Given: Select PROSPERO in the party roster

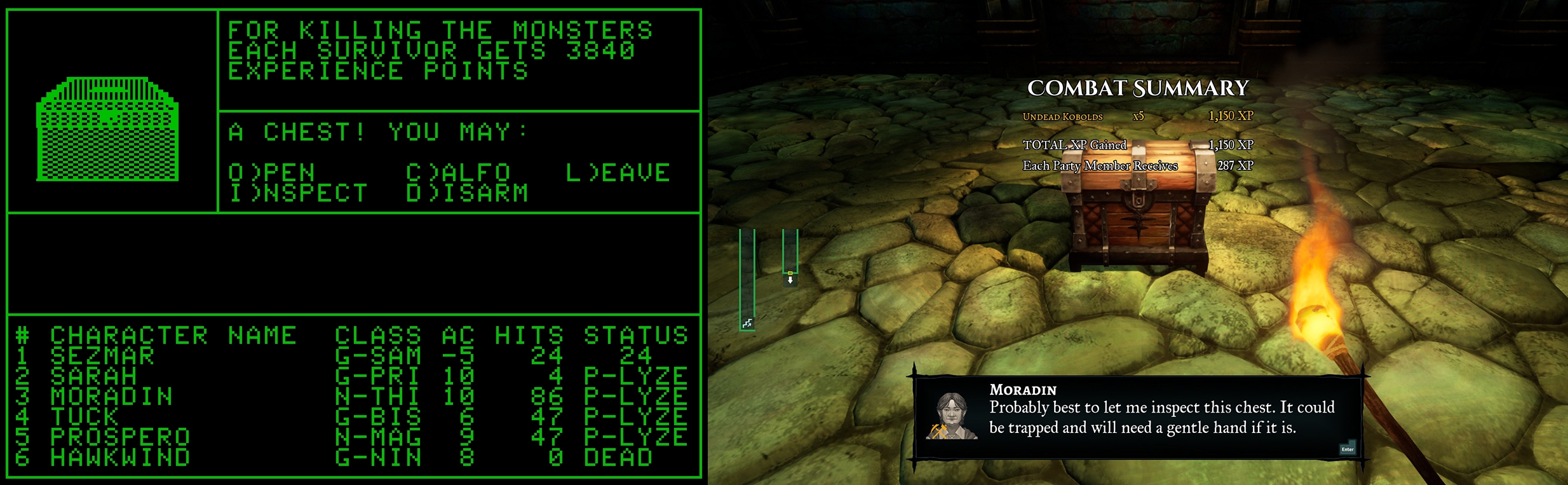Looking at the screenshot, I should [x=120, y=437].
